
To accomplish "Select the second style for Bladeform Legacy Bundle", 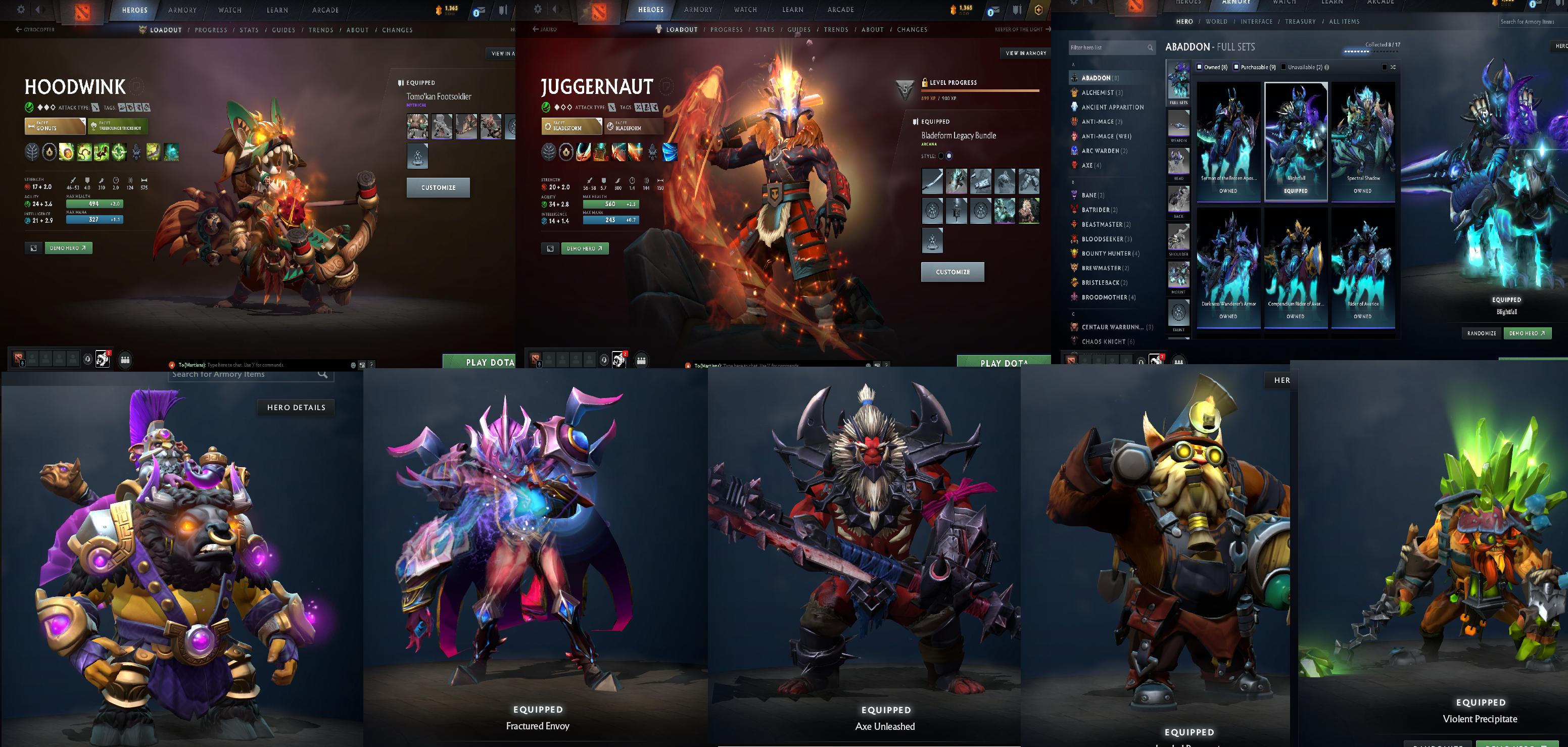I will [950, 156].
